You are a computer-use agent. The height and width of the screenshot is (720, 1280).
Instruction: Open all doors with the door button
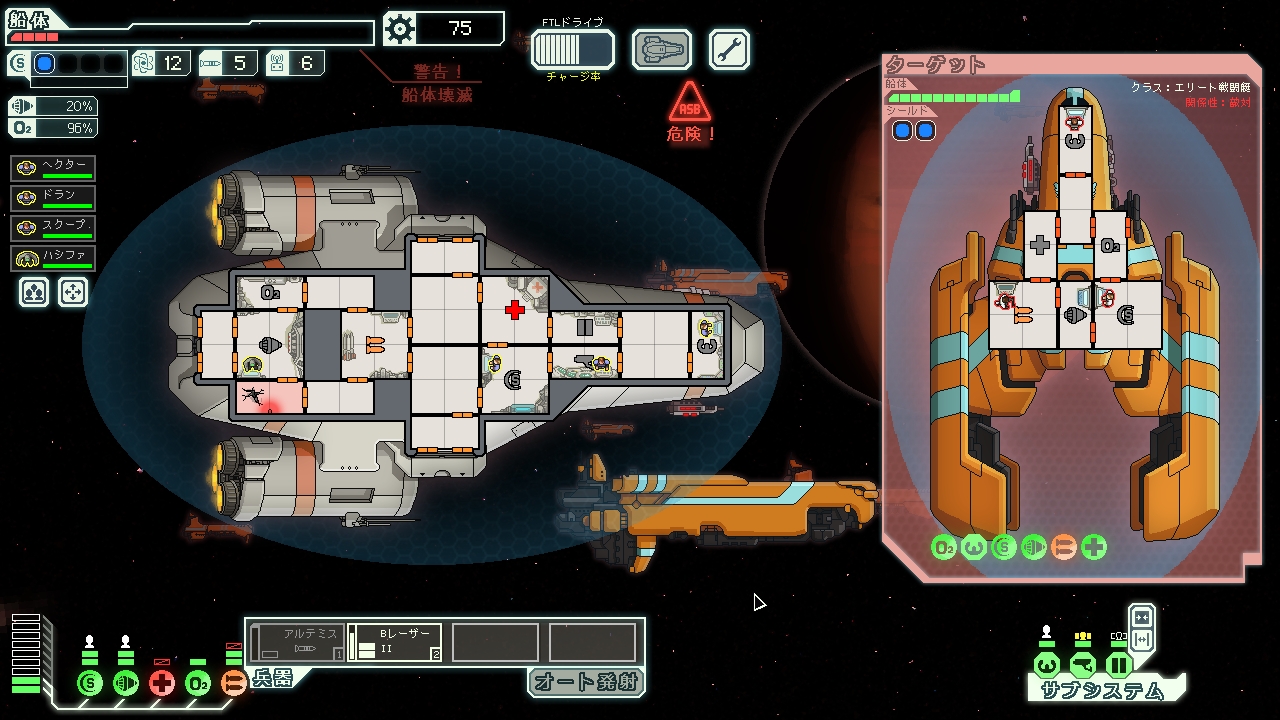point(1141,640)
